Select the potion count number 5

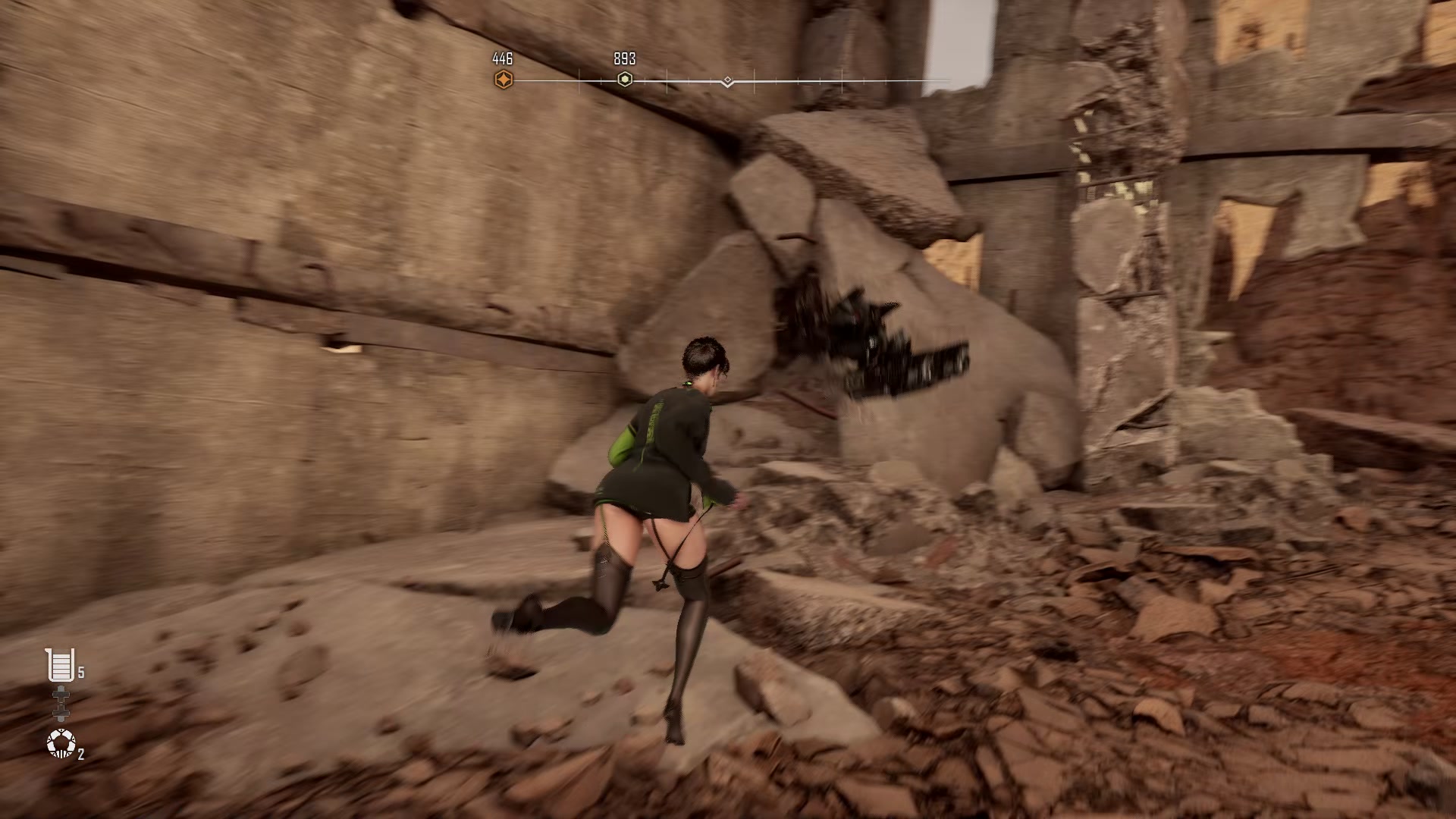click(81, 671)
